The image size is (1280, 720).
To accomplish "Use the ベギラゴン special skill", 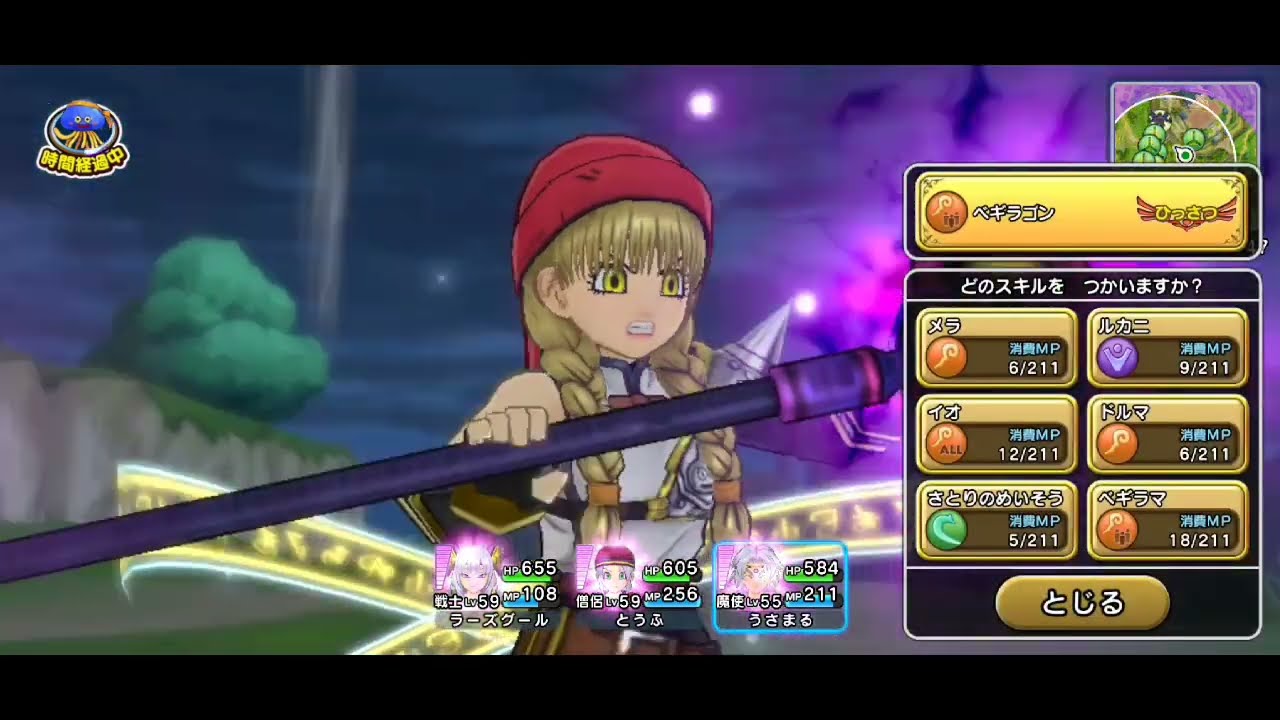I will [x=1081, y=213].
